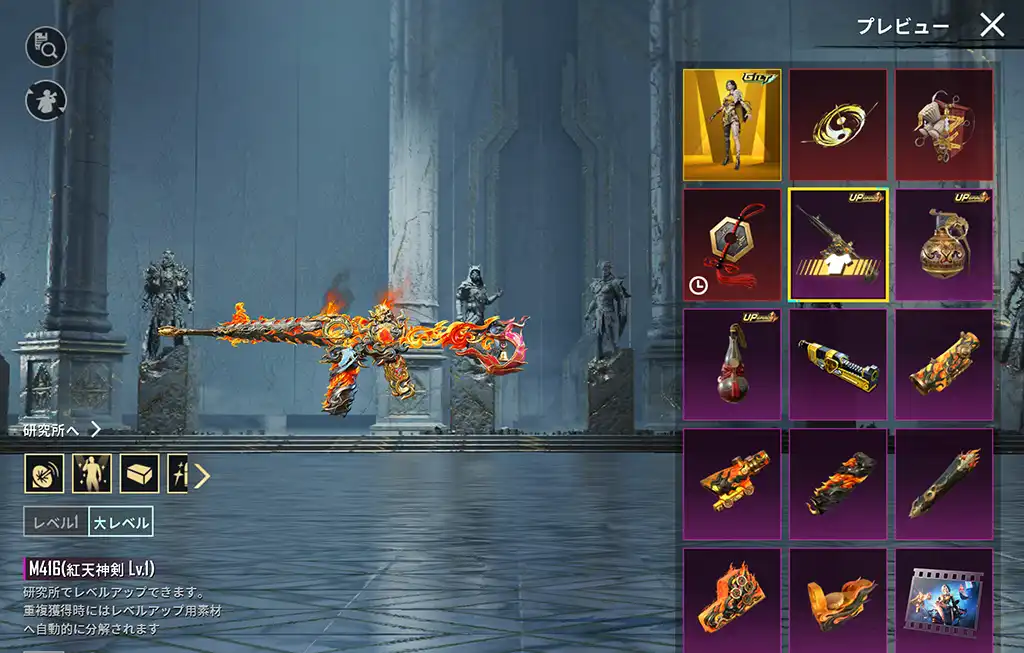Go to the research lab link
The width and height of the screenshot is (1024, 653).
[62, 430]
